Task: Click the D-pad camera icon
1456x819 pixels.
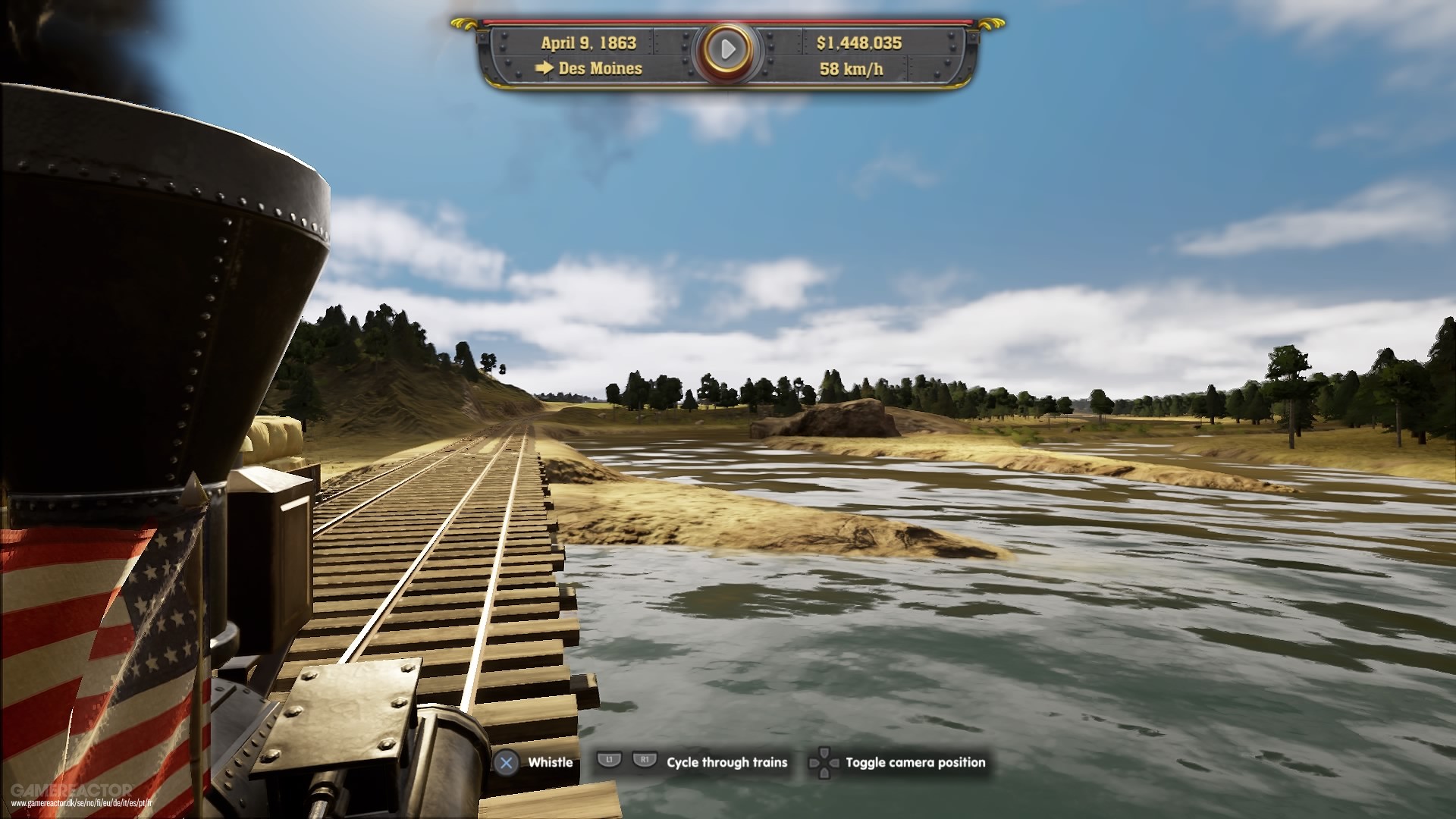Action: click(823, 763)
